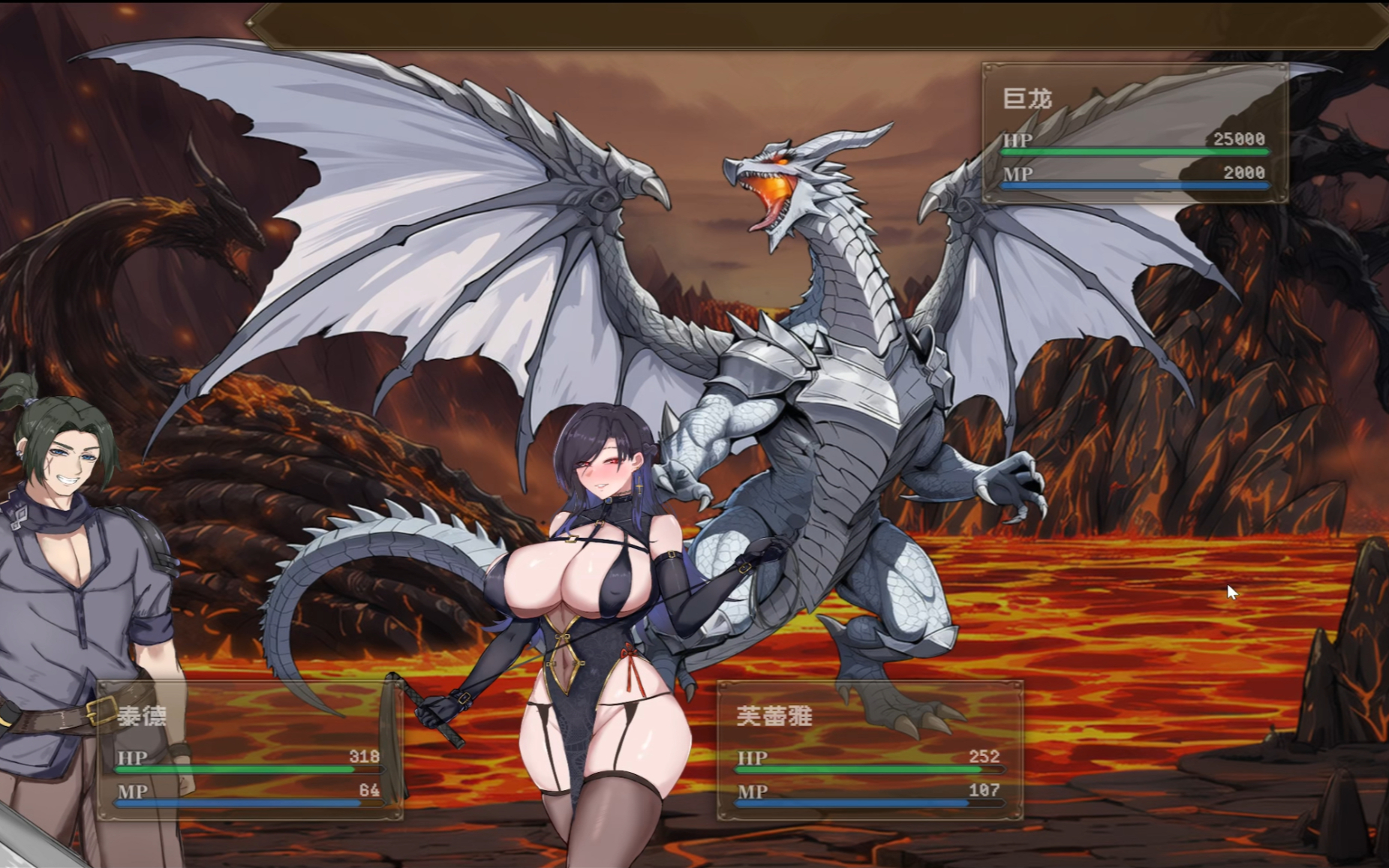The image size is (1389, 868).
Task: Select 芙蕾雅's party status panel
Action: click(870, 750)
